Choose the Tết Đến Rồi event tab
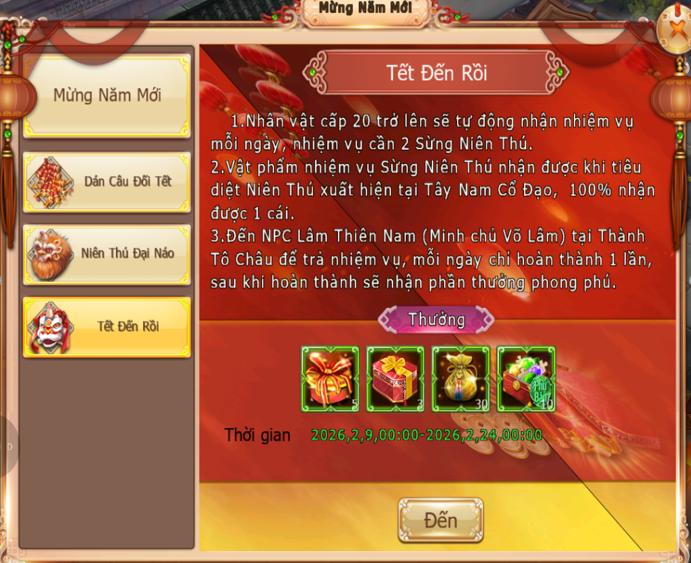The height and width of the screenshot is (563, 691). click(107, 326)
